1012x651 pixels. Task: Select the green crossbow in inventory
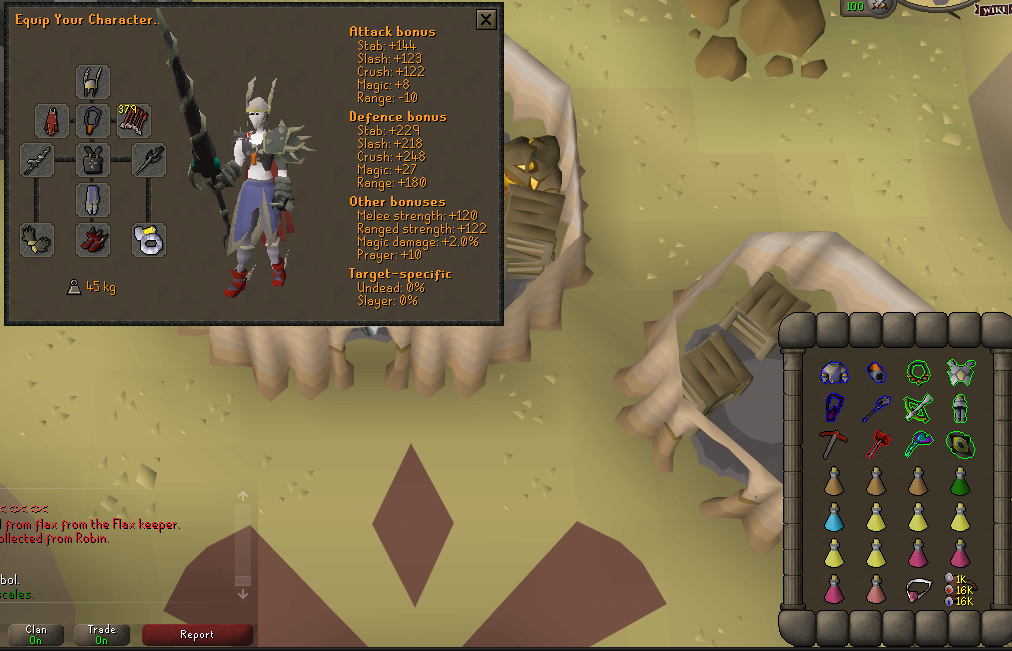918,409
